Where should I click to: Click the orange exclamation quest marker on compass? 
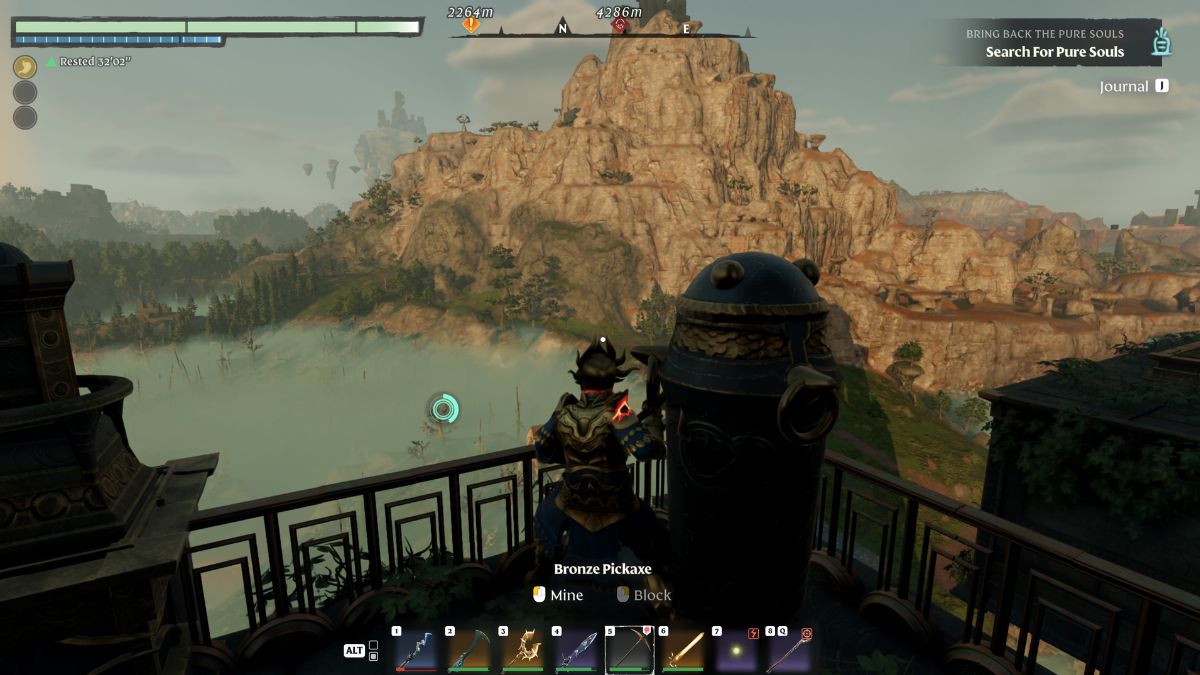tap(471, 24)
